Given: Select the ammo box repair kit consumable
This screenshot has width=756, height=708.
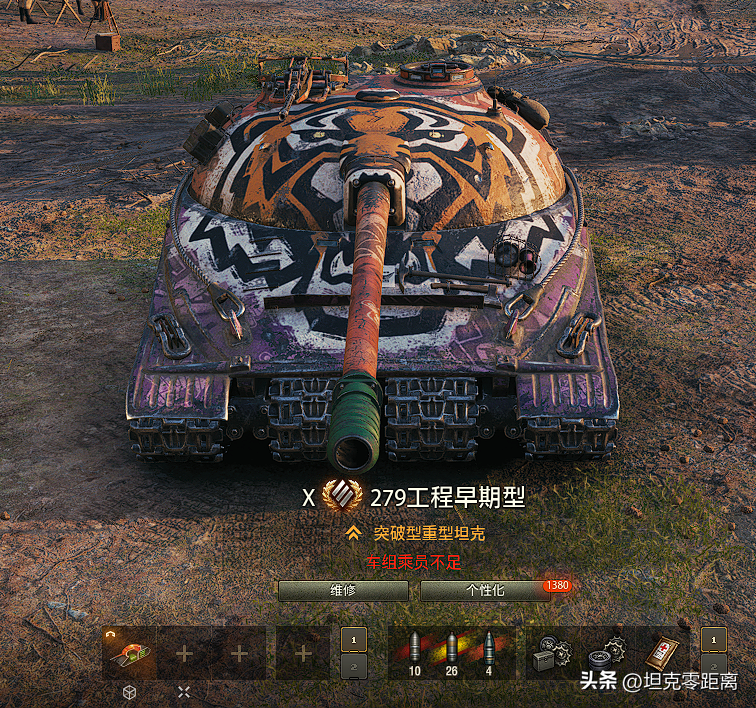Looking at the screenshot, I should [x=549, y=653].
